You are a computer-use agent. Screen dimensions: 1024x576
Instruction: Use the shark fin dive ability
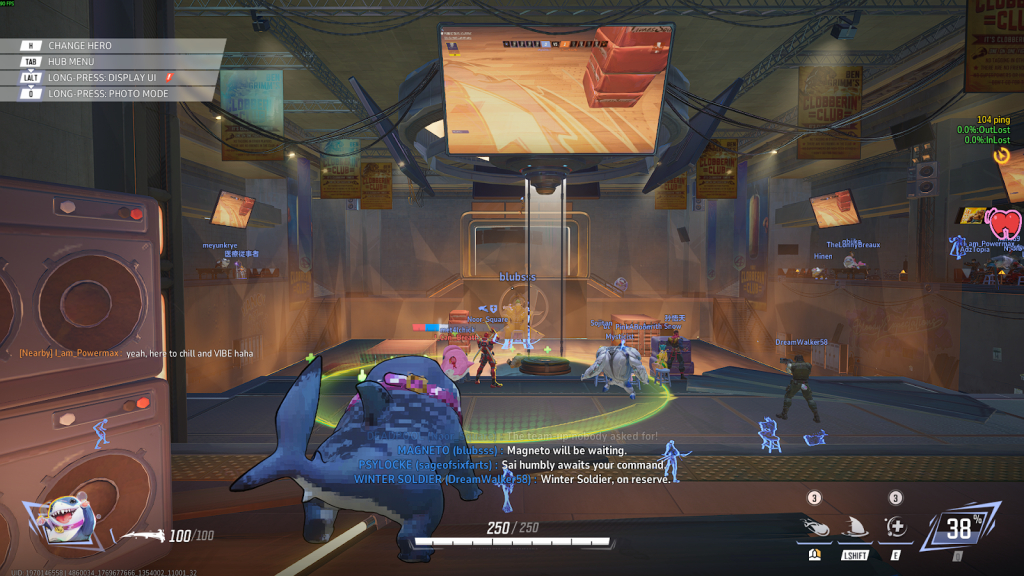pyautogui.click(x=854, y=527)
